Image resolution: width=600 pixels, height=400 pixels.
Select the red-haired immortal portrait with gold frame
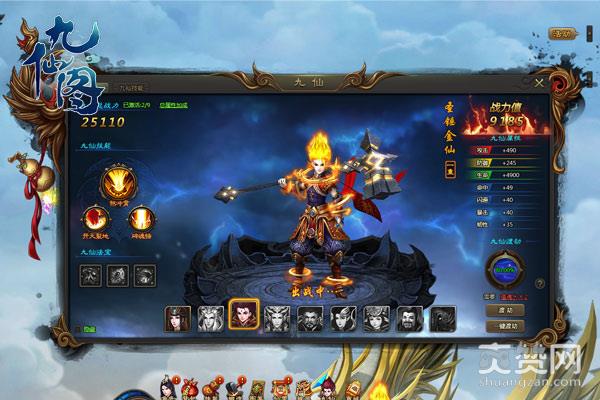(x=243, y=316)
